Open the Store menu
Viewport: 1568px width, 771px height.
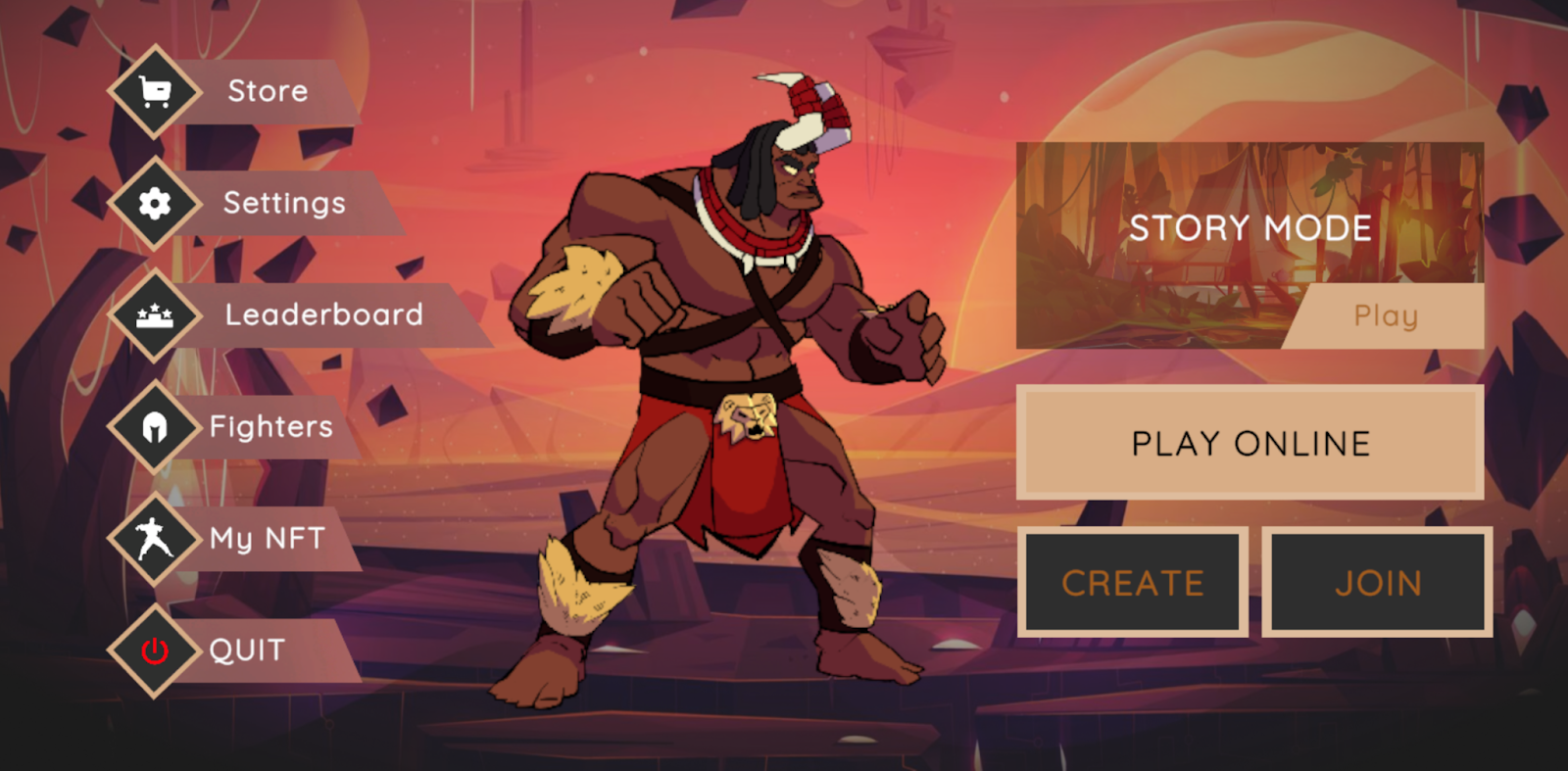point(268,91)
